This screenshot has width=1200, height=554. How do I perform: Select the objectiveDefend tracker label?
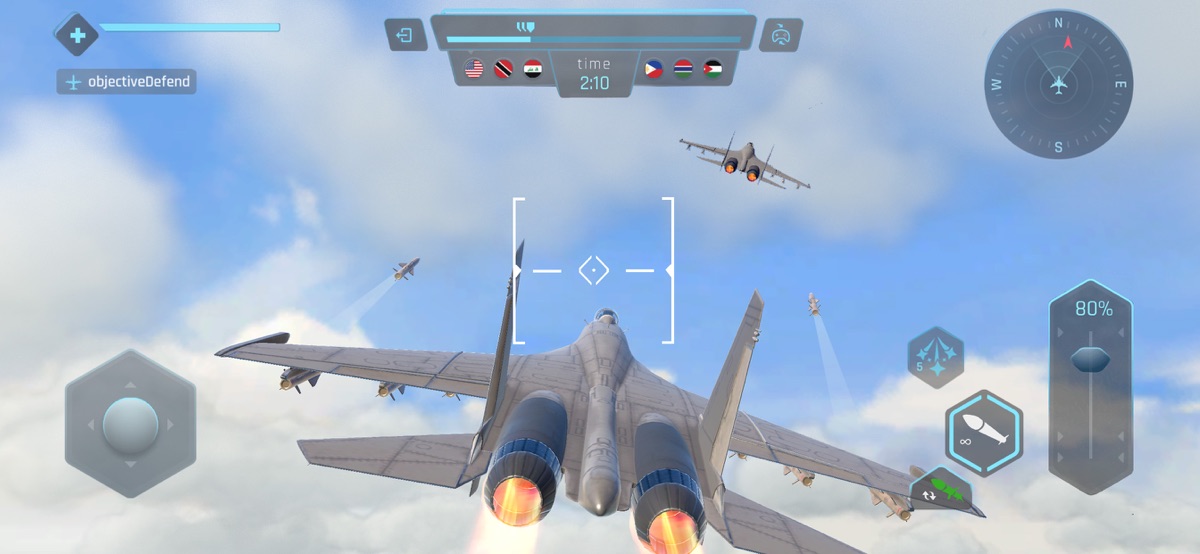coord(127,82)
